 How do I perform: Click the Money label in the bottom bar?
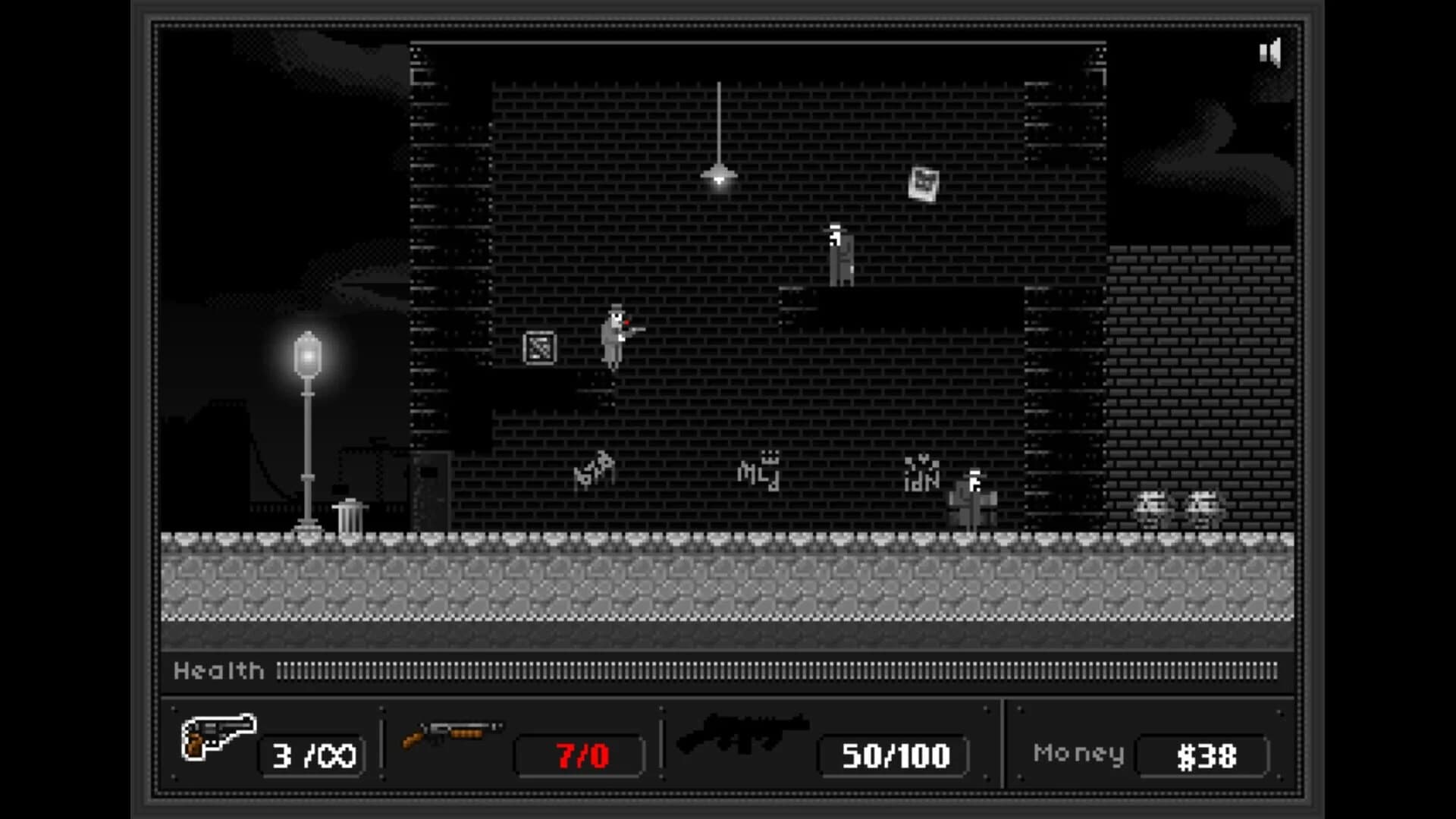tap(1078, 752)
